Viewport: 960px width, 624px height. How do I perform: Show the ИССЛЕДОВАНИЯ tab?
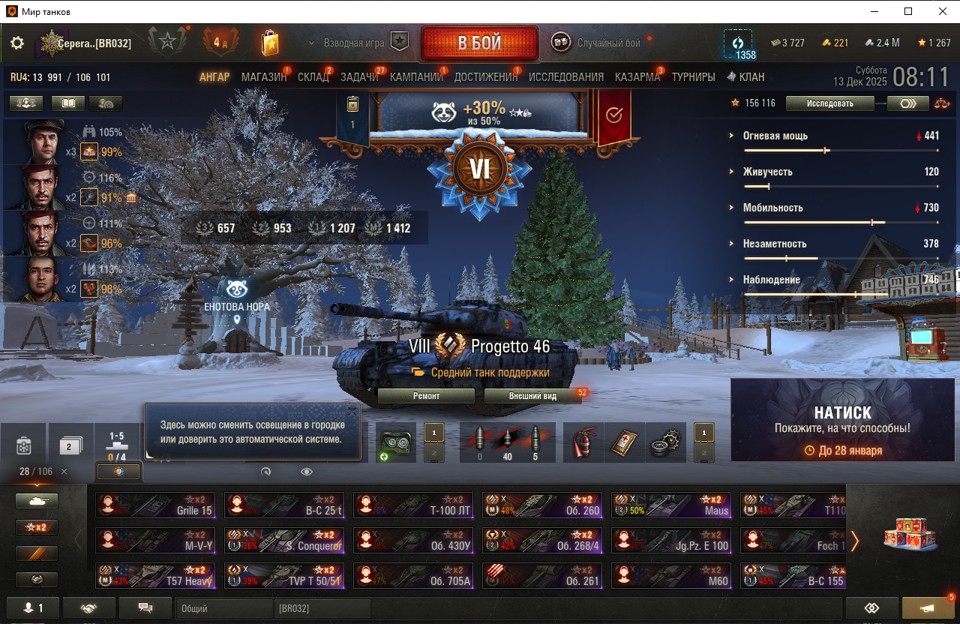tap(566, 77)
